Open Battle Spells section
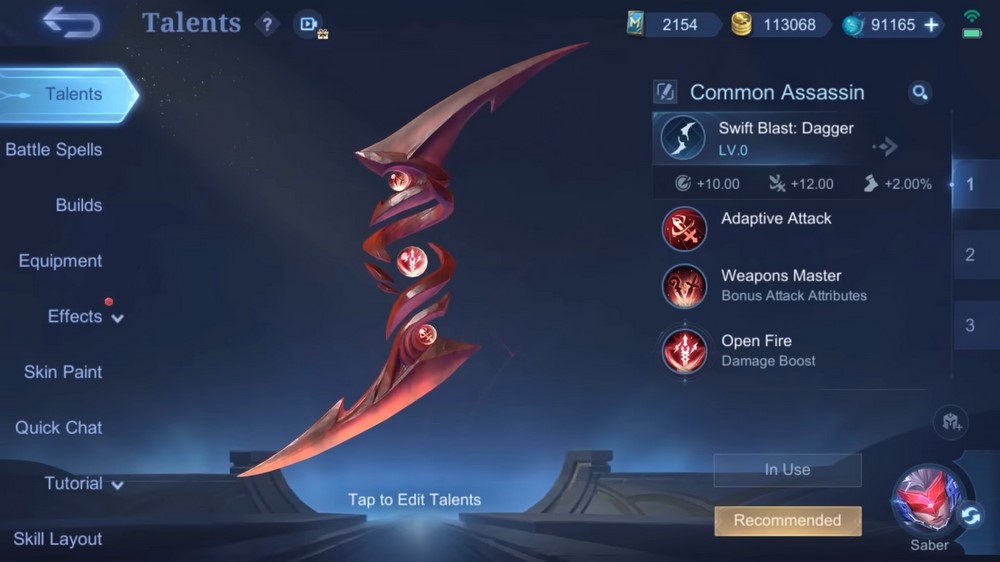Viewport: 1000px width, 562px height. coord(54,150)
